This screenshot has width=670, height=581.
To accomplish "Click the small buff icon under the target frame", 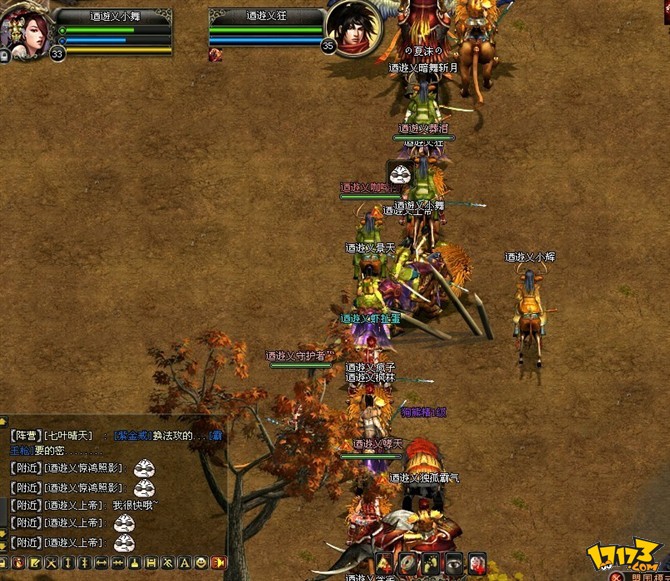I will click(x=215, y=54).
